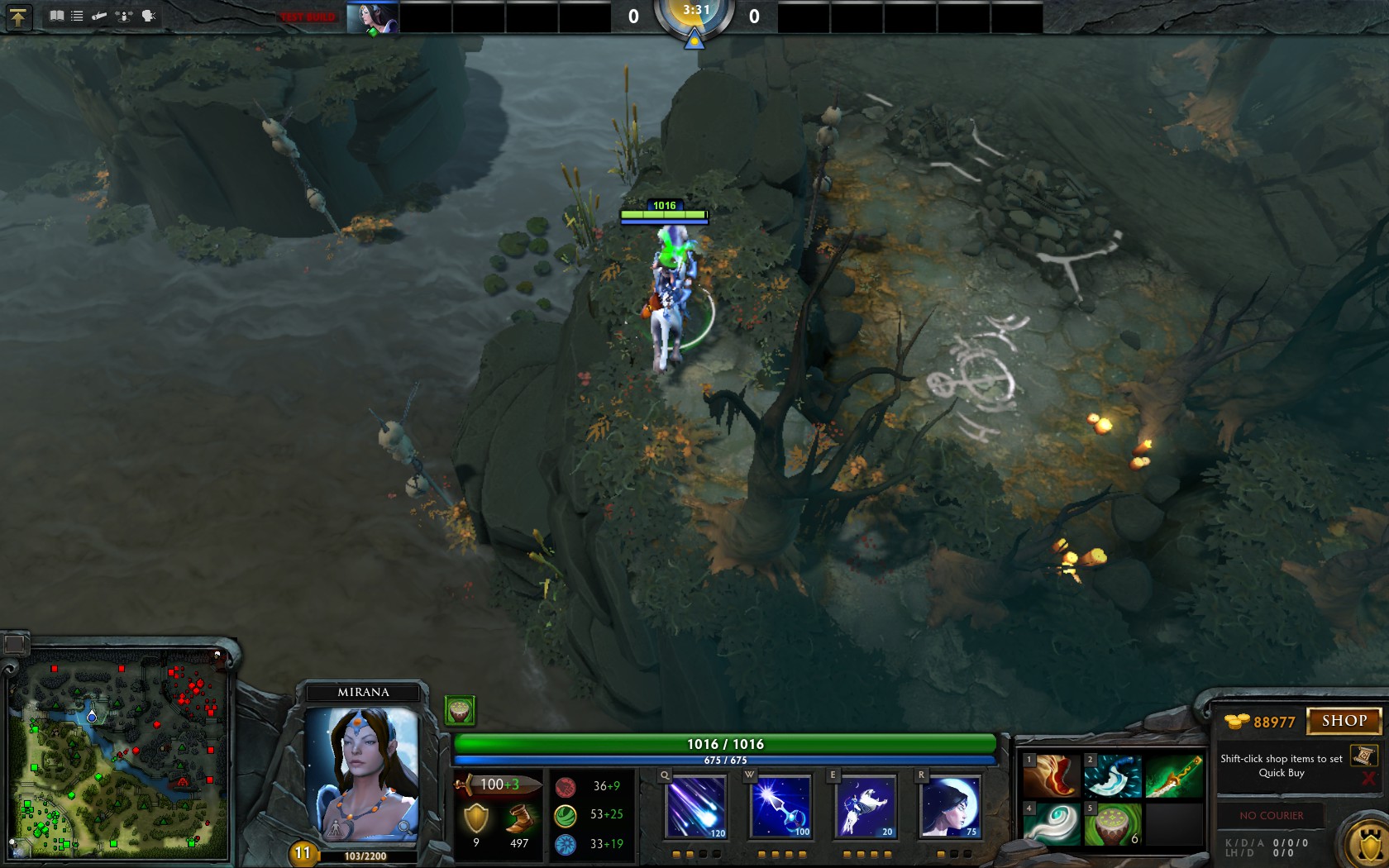Click on the minimap
Viewport: 1389px width, 868px height.
pyautogui.click(x=120, y=754)
